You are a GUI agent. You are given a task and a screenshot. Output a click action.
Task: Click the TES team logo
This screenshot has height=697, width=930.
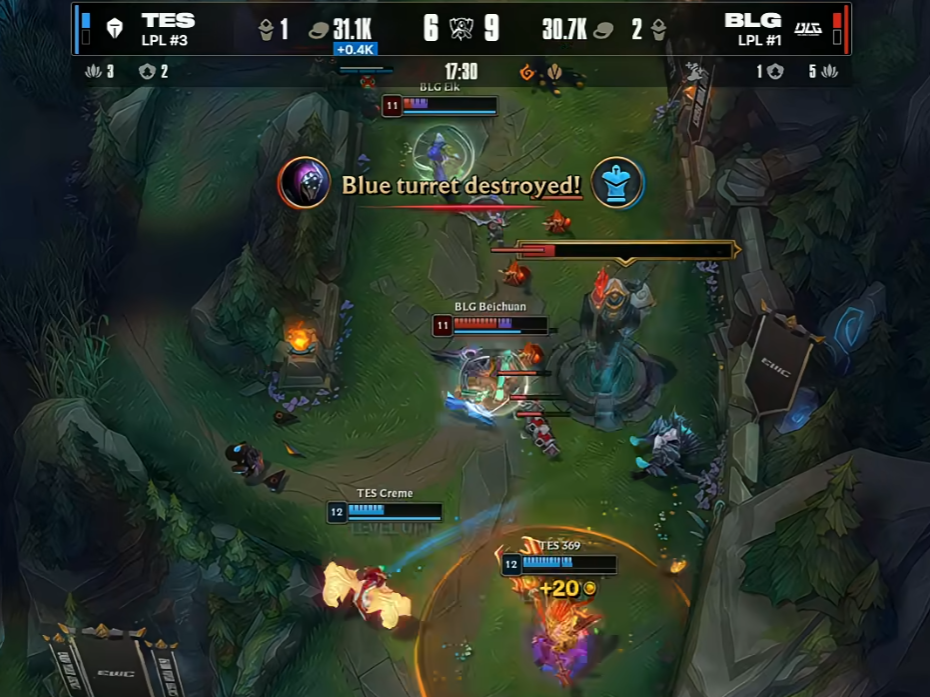(x=115, y=28)
